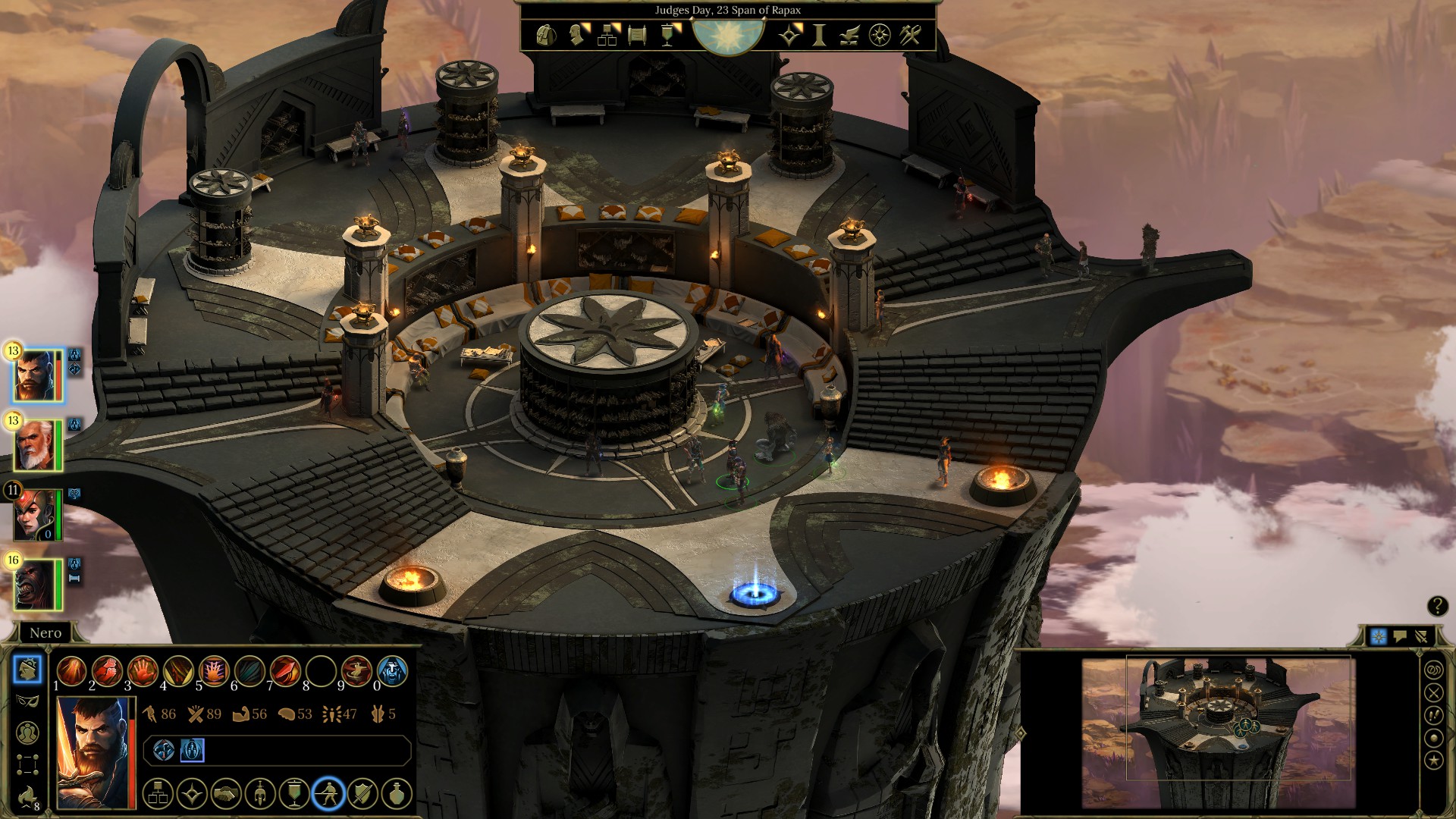Click the shield and sword button in action bar
The width and height of the screenshot is (1456, 819).
point(362,794)
